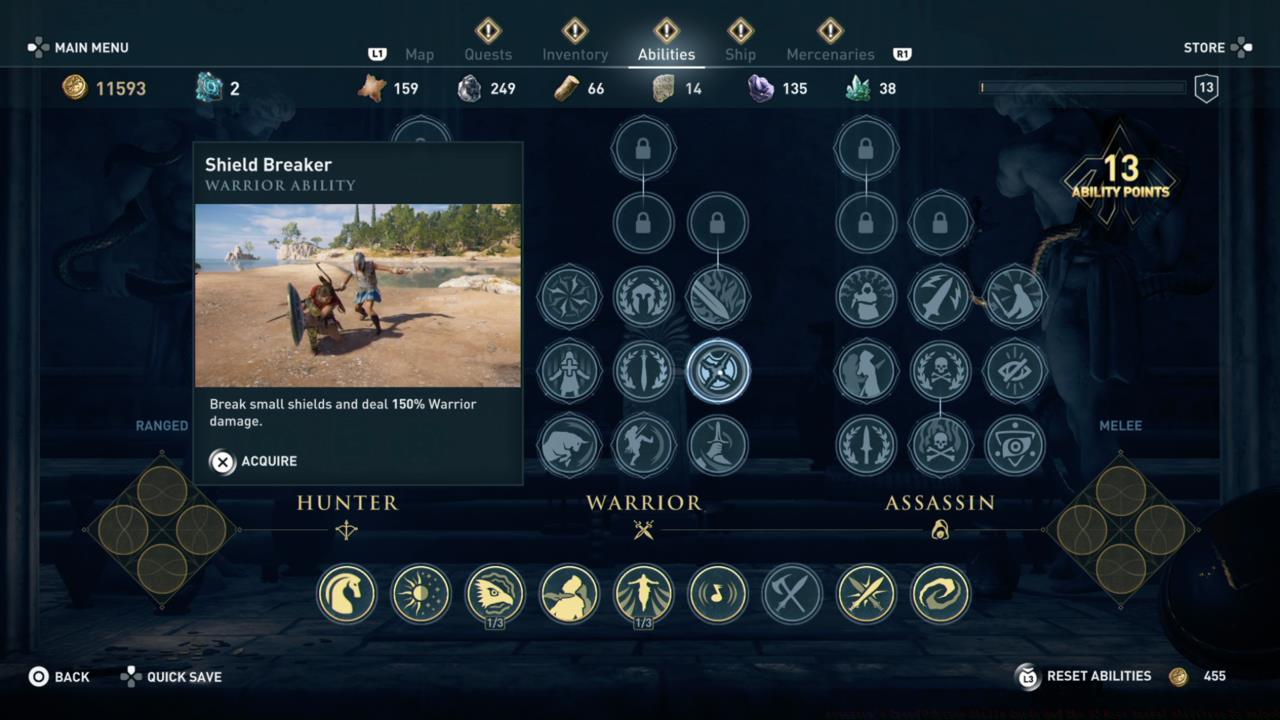Viewport: 1280px width, 720px height.
Task: Open the Ship tab
Action: [x=740, y=54]
